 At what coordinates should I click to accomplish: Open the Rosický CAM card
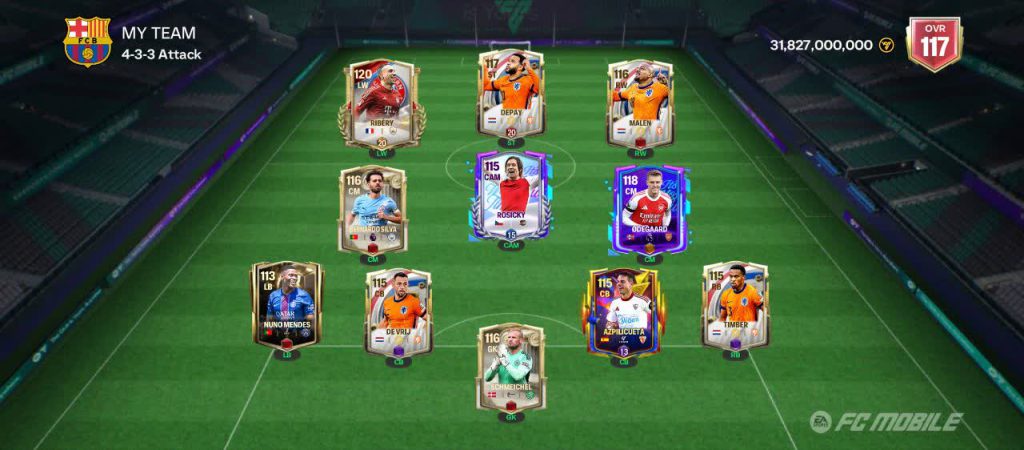(511, 195)
